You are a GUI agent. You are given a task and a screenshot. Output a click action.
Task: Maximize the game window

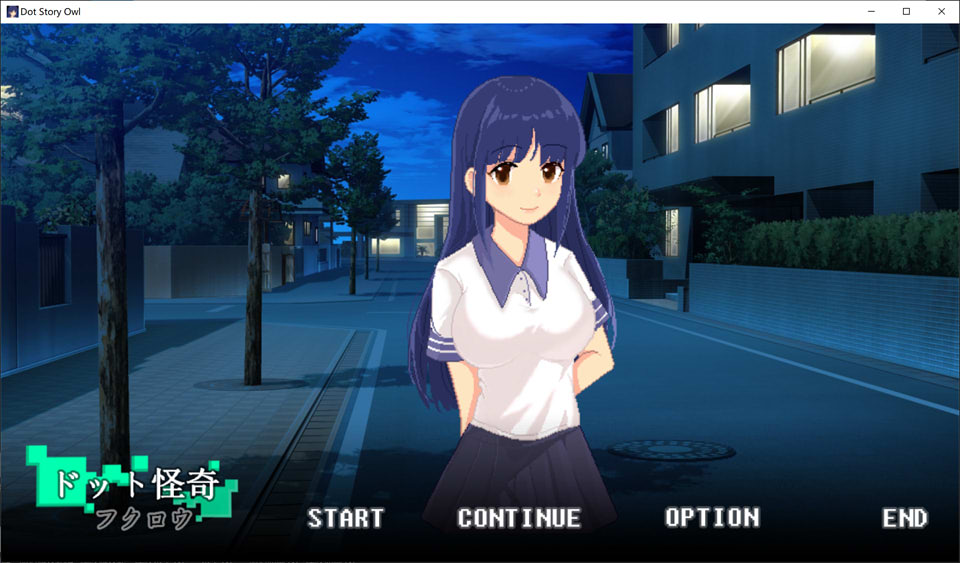pos(906,11)
